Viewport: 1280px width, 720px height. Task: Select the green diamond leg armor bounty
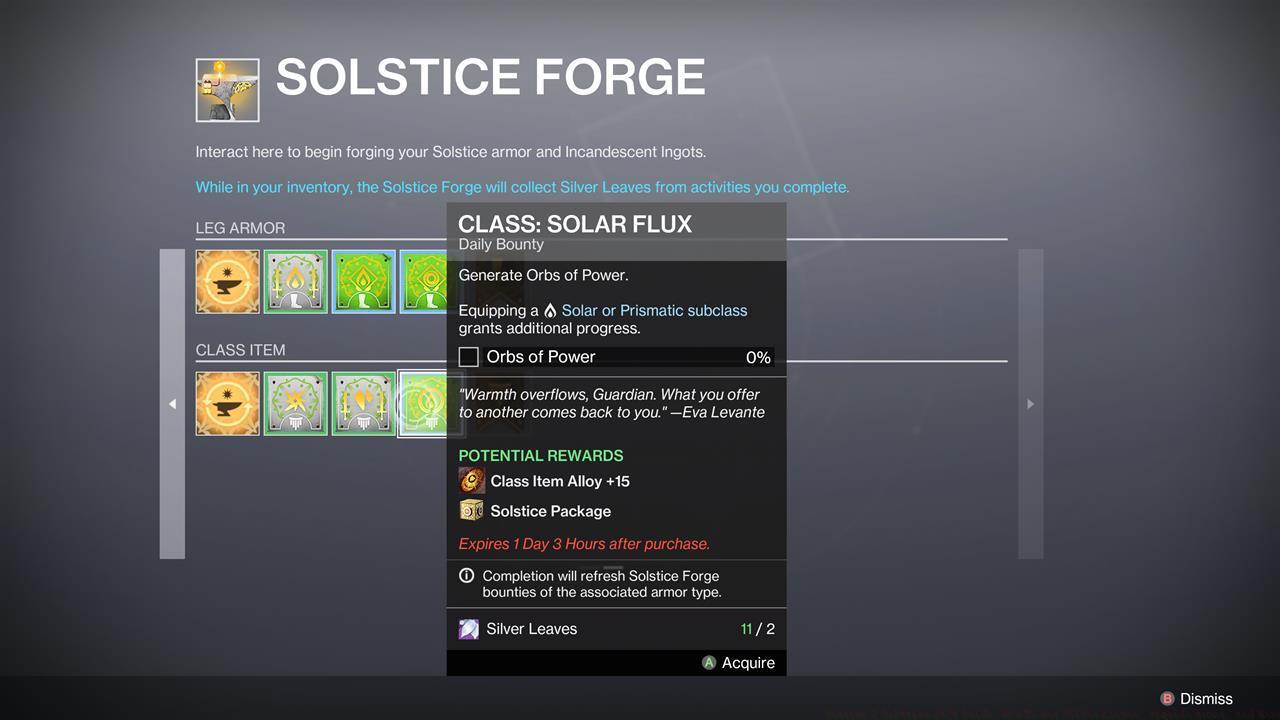tap(363, 281)
